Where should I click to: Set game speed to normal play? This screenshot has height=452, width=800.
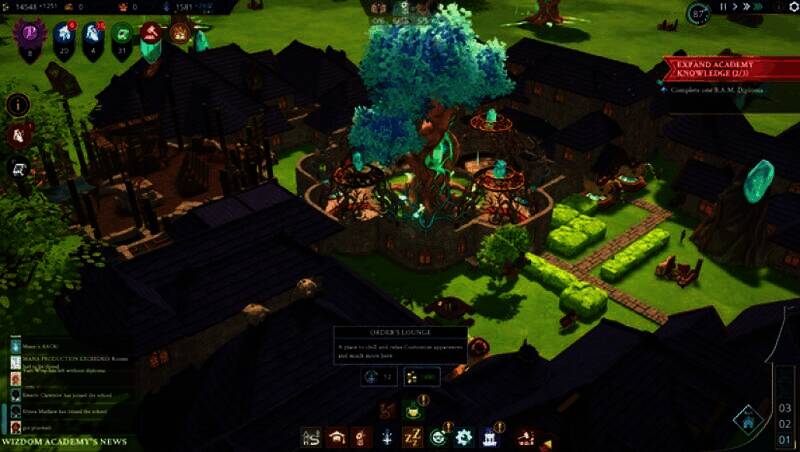click(734, 8)
